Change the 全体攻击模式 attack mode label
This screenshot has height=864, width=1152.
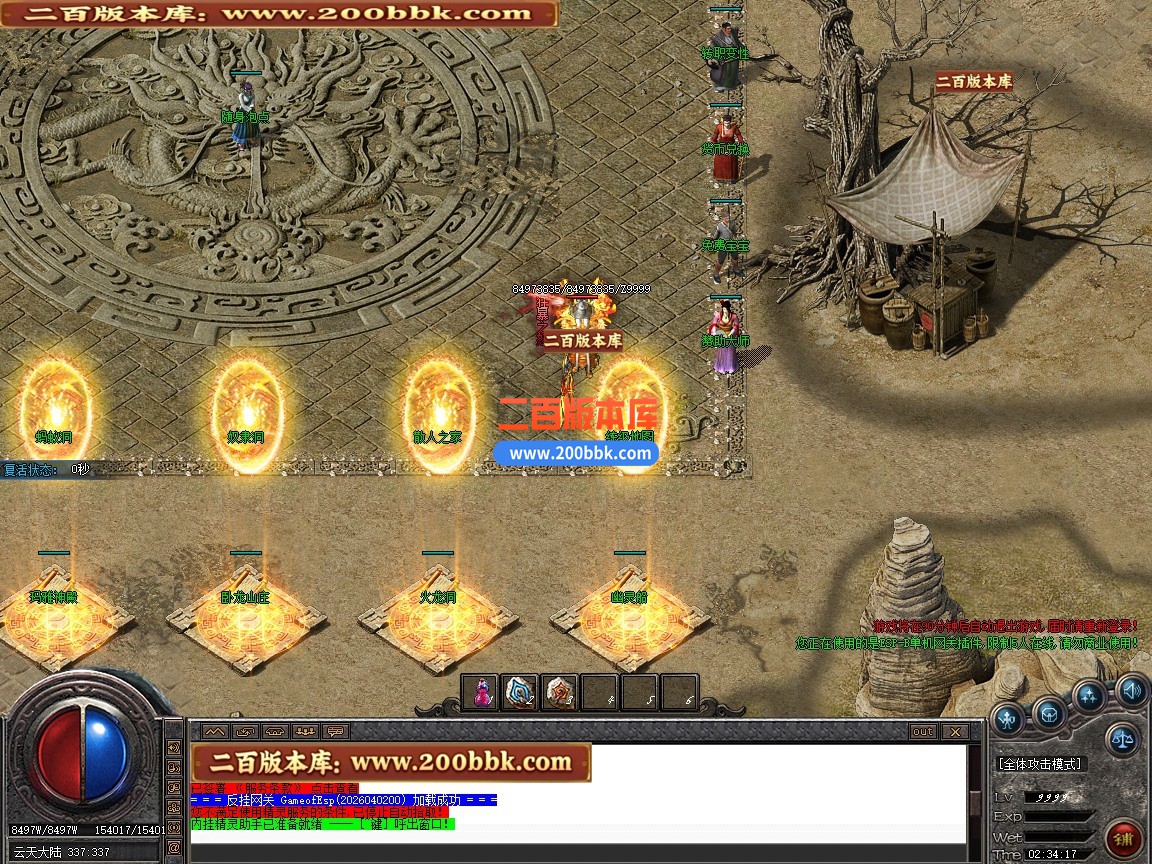point(1040,764)
